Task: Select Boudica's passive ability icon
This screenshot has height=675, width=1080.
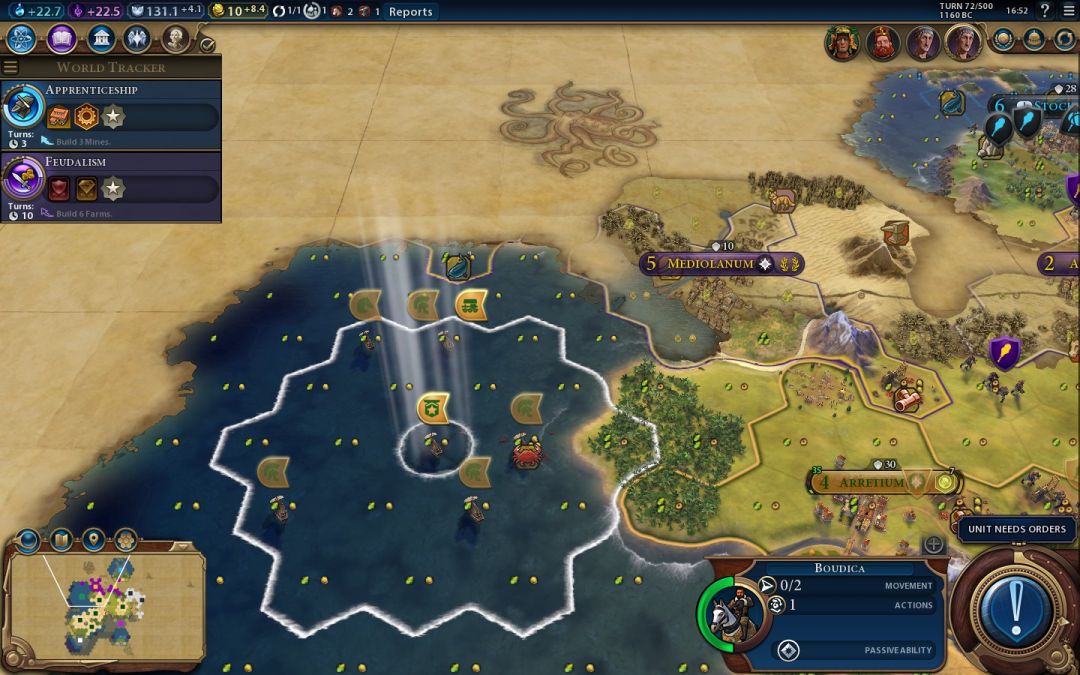Action: point(788,651)
